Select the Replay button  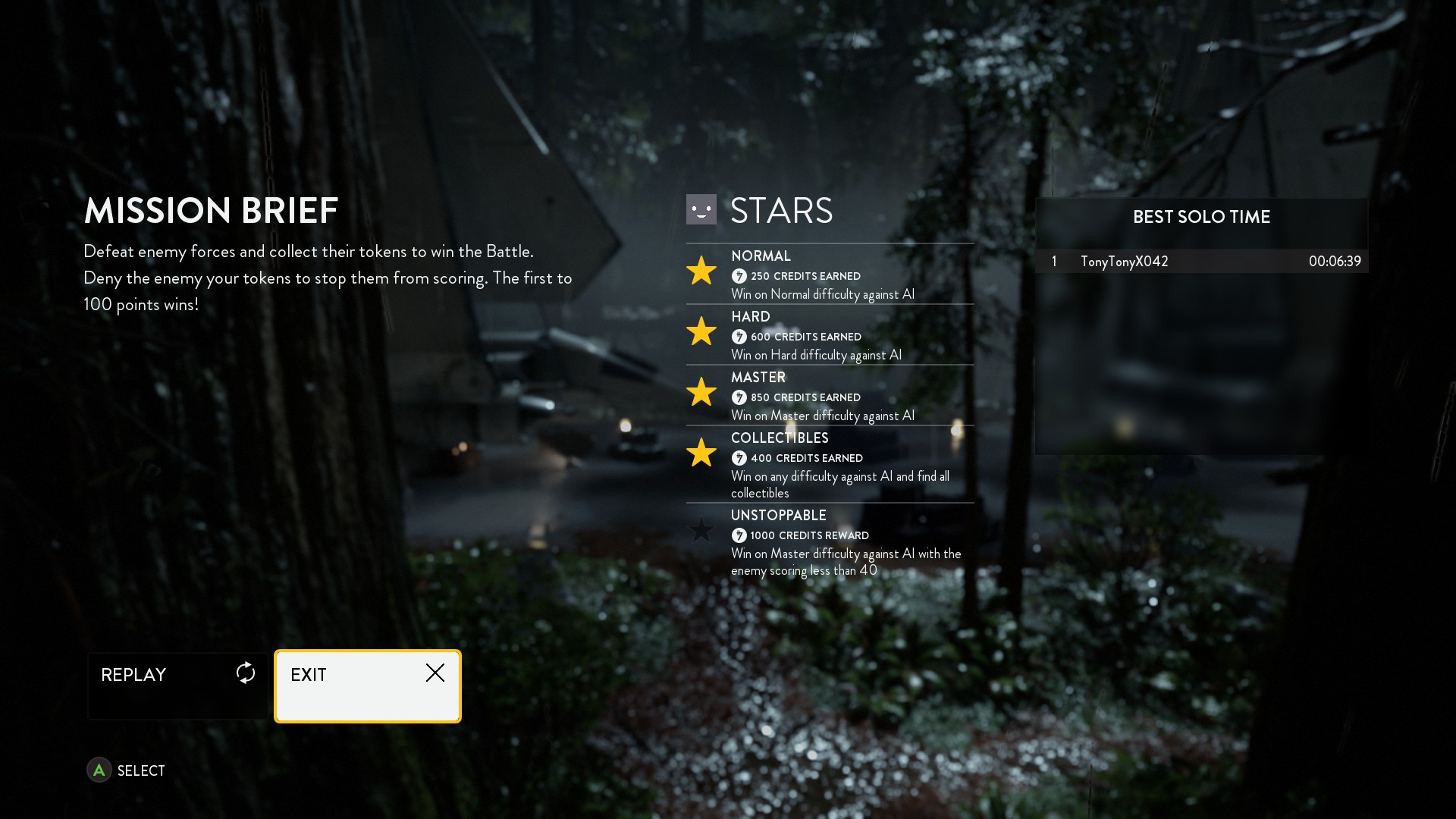coord(178,686)
